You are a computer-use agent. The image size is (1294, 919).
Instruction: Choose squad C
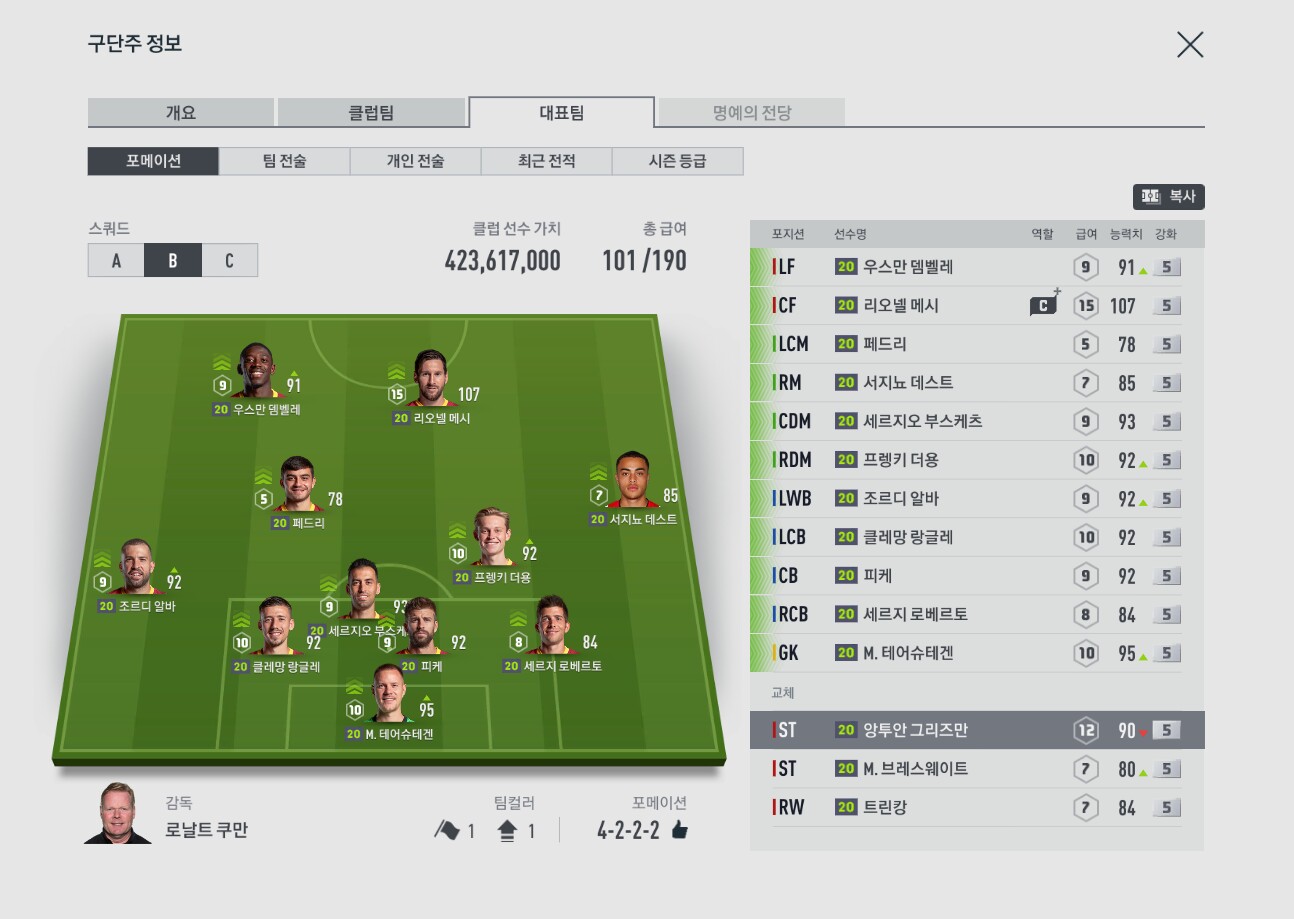tap(229, 261)
